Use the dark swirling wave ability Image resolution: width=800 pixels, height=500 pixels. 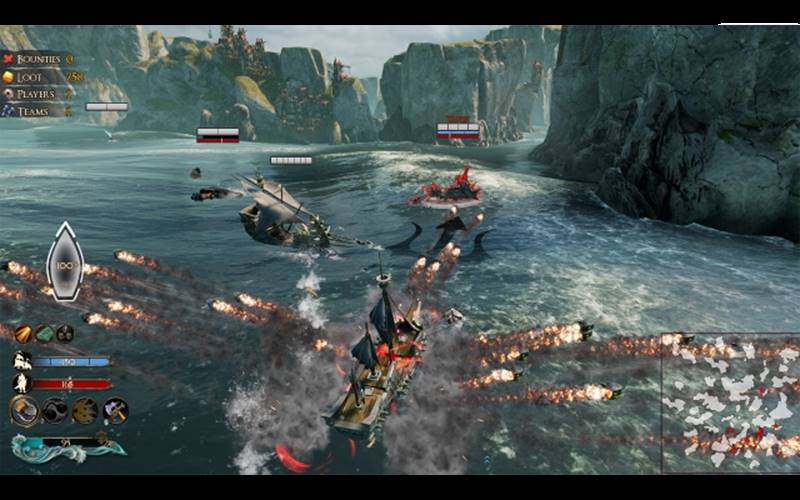pyautogui.click(x=56, y=410)
